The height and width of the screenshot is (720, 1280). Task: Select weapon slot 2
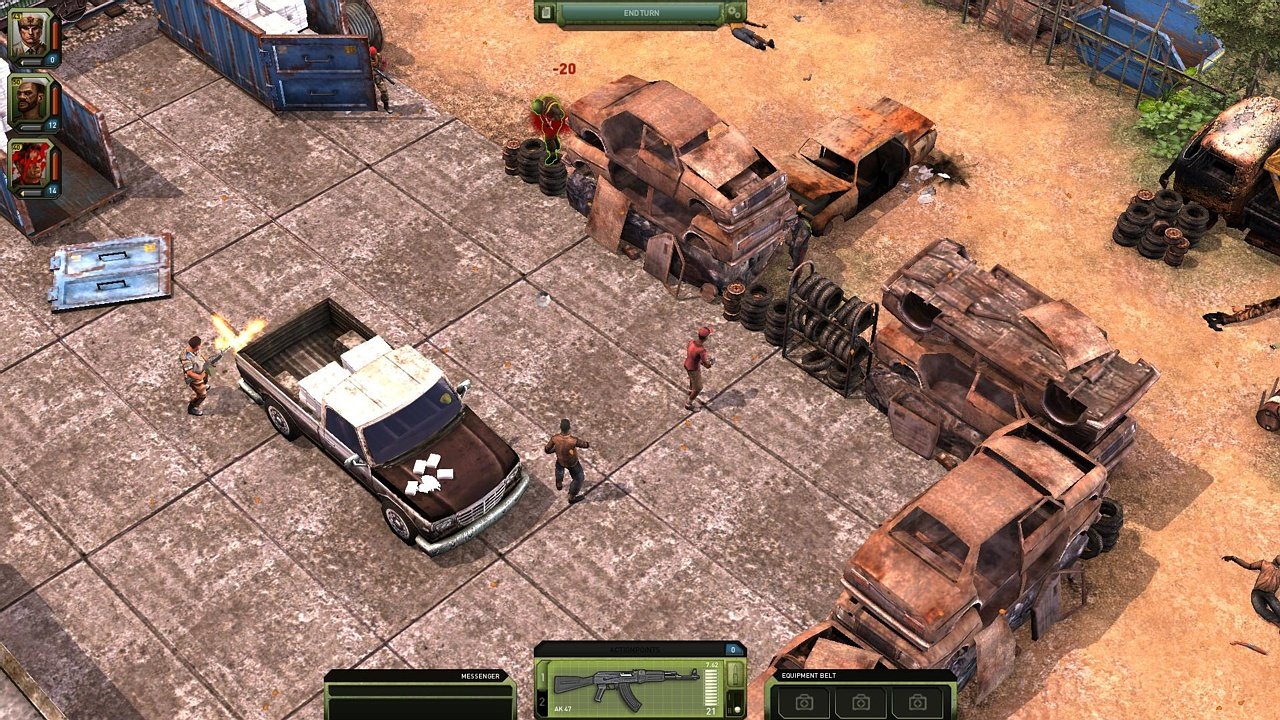(x=543, y=700)
